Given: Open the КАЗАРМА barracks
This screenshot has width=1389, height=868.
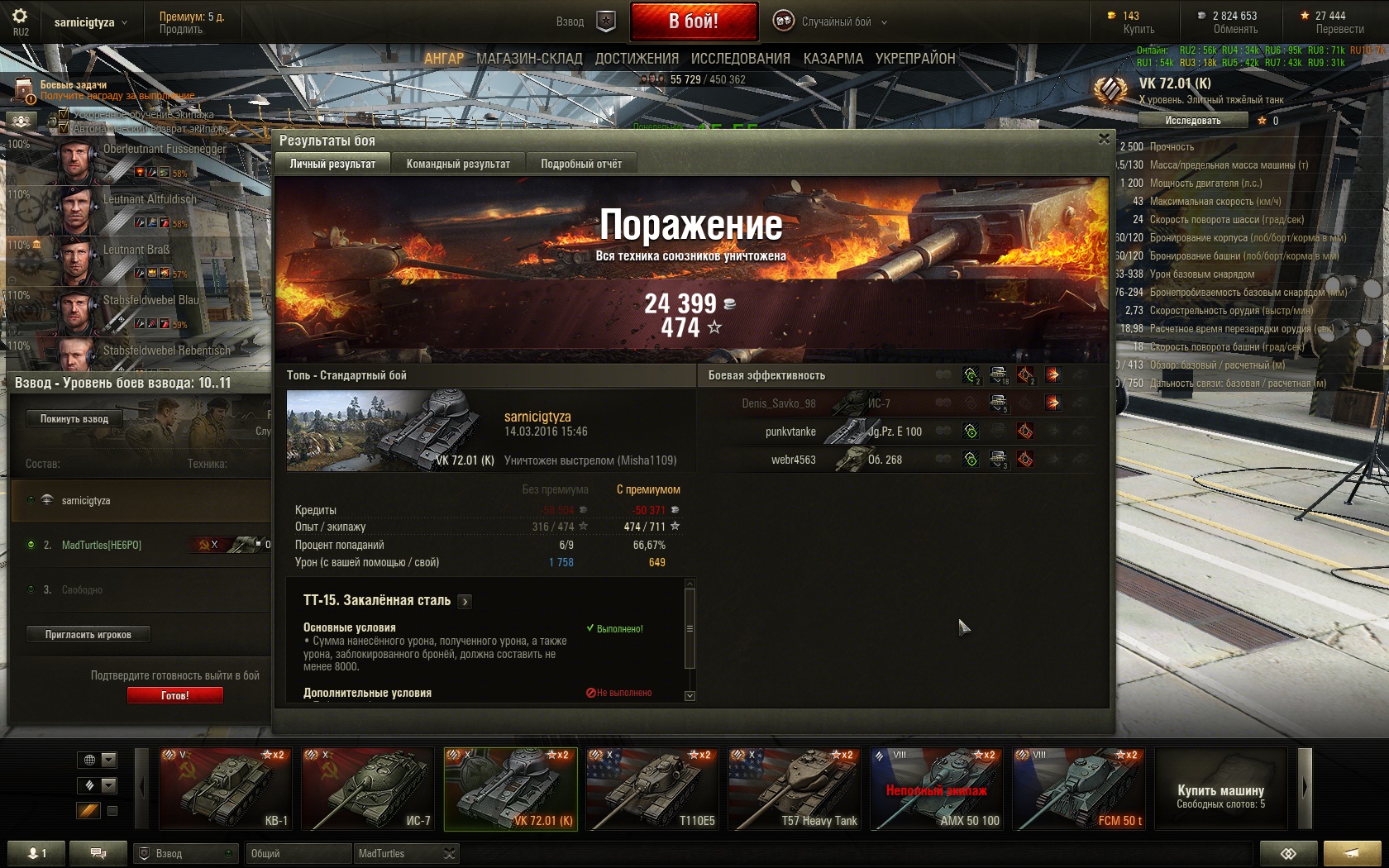Looking at the screenshot, I should coord(833,59).
